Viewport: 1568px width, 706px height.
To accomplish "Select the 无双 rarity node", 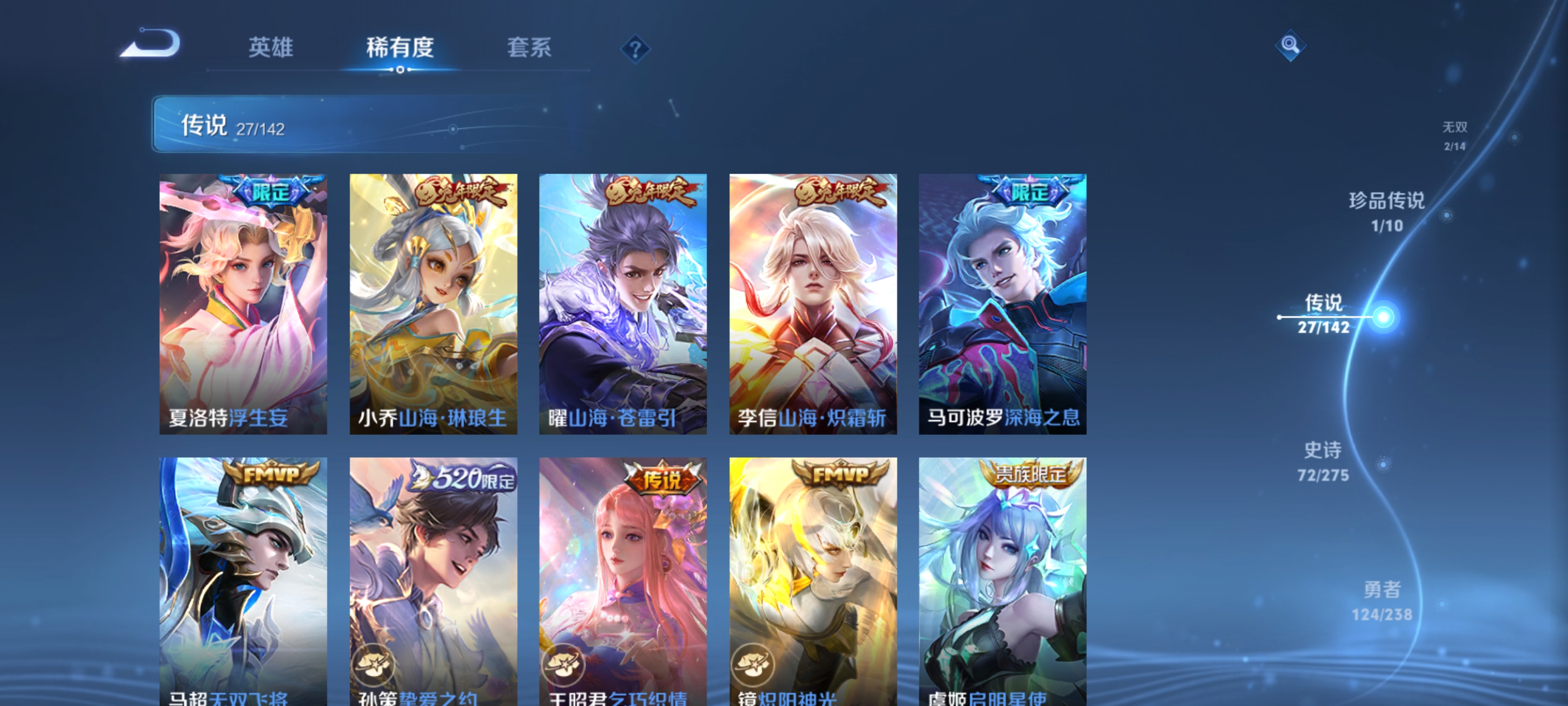I will point(1456,135).
